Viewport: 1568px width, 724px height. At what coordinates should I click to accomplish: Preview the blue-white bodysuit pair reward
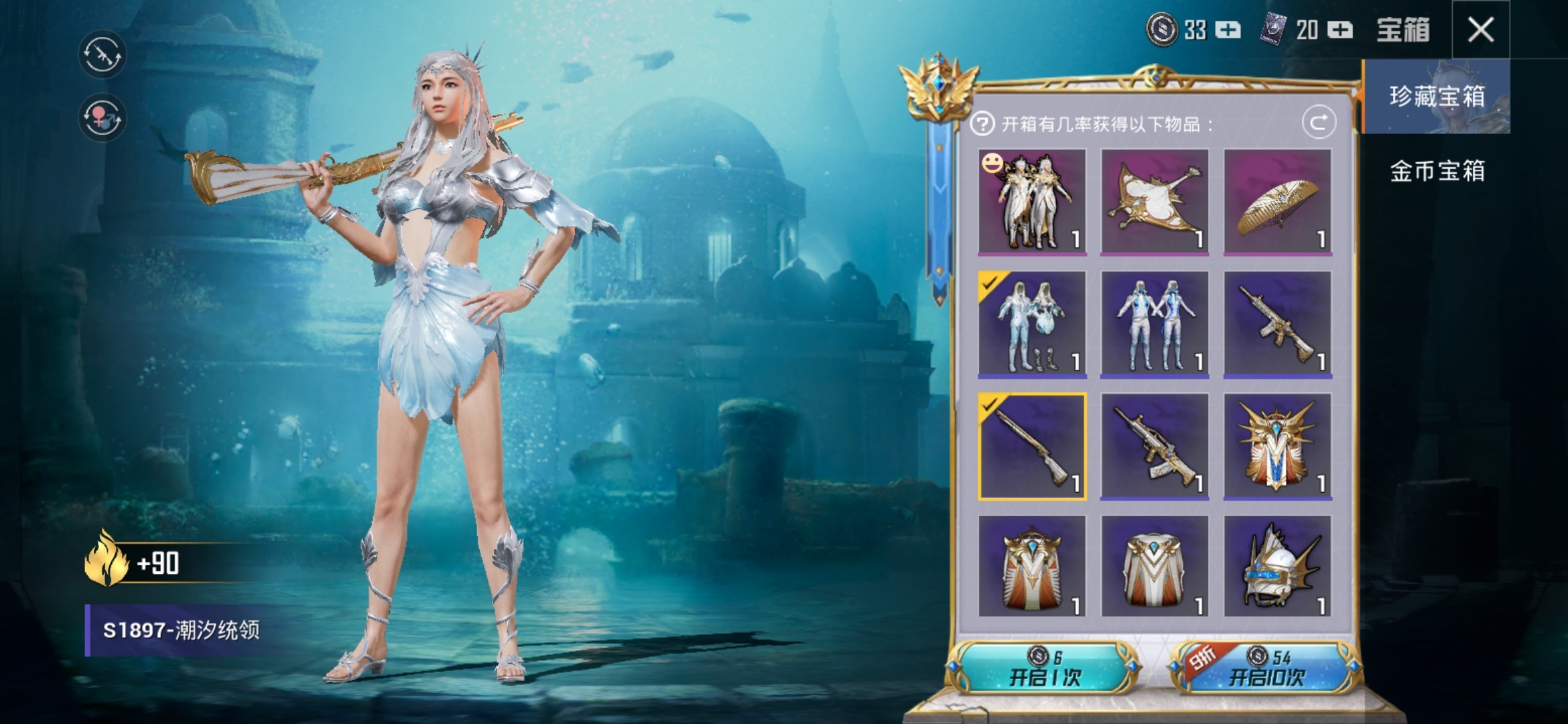click(x=1155, y=324)
